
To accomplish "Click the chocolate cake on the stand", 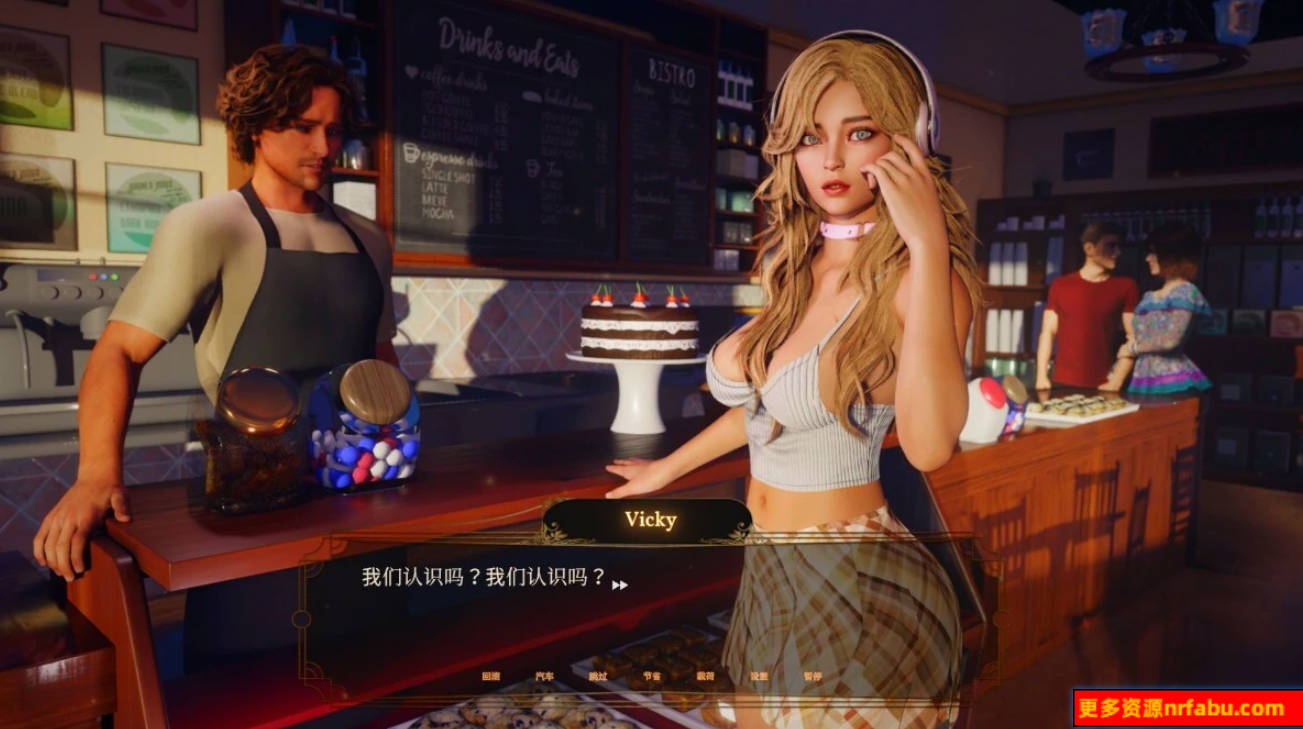I will click(x=636, y=330).
